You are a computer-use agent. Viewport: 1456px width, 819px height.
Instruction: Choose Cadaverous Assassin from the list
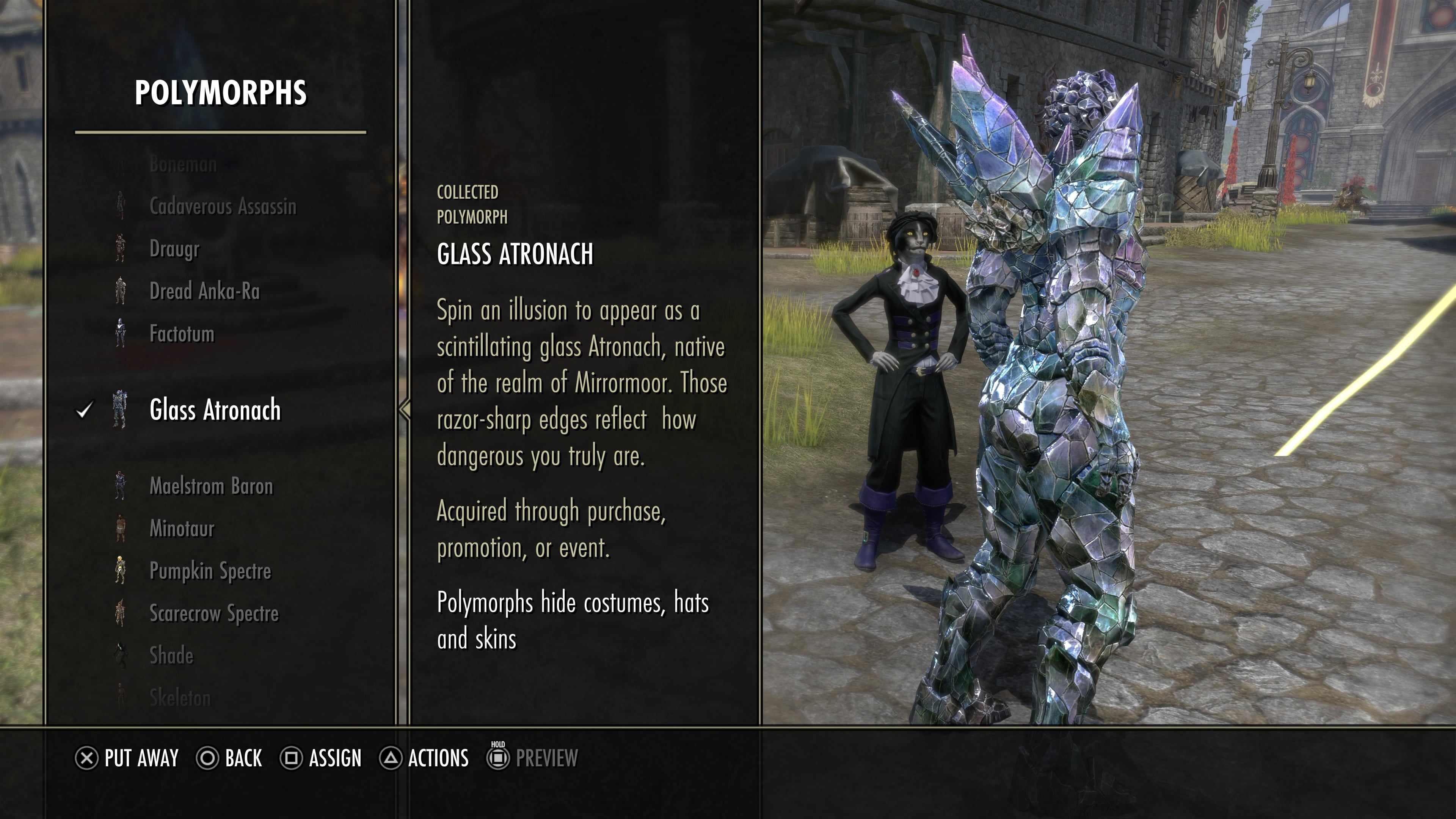pos(223,206)
